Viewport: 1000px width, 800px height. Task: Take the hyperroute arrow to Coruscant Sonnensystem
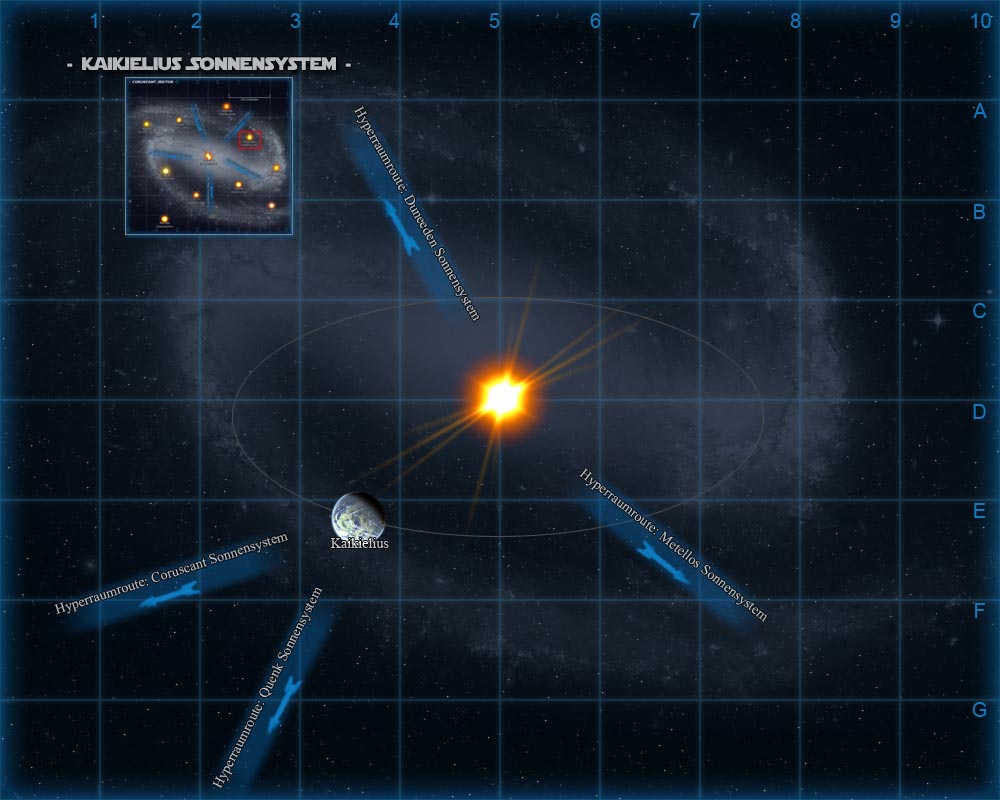point(170,595)
